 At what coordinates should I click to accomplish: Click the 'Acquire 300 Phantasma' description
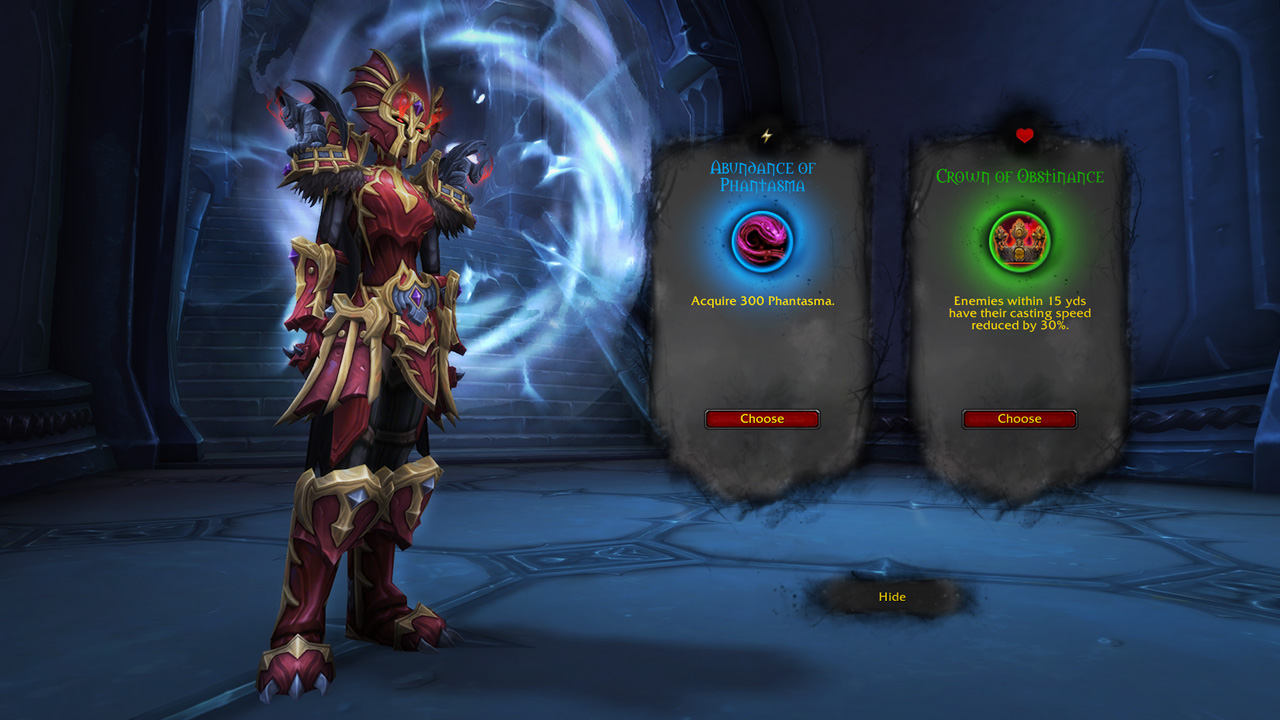point(762,300)
